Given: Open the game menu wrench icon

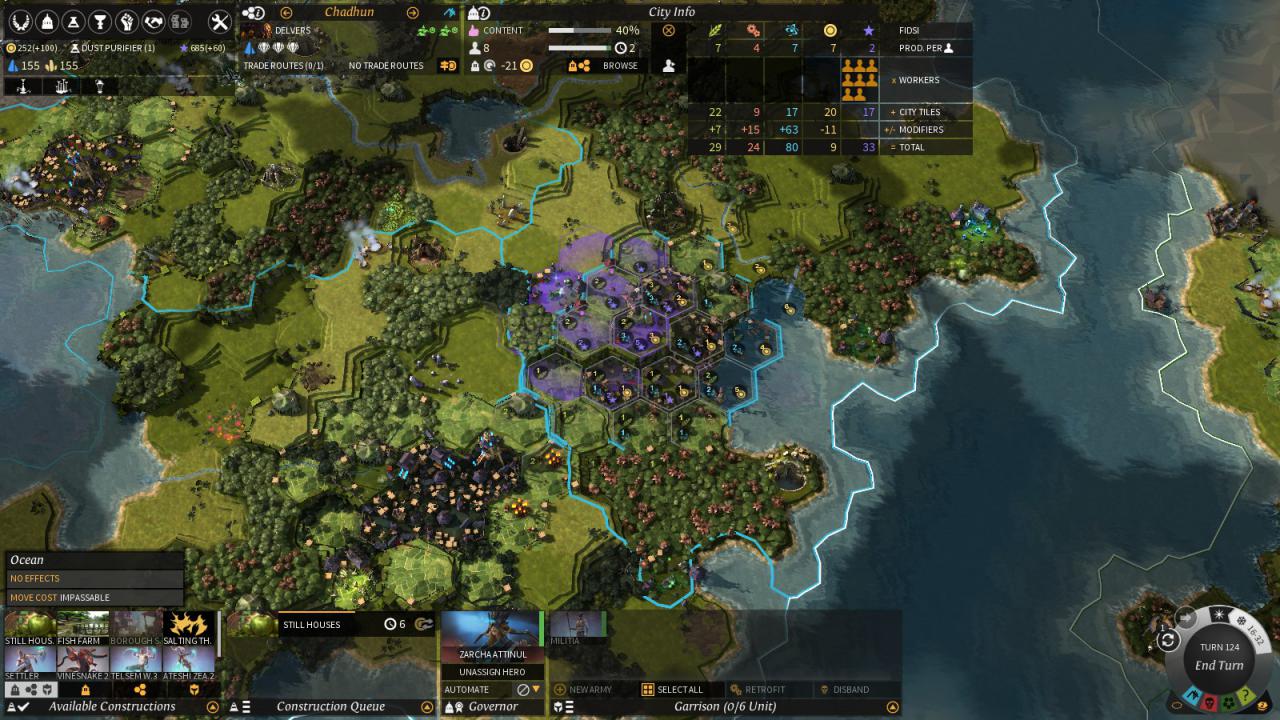Looking at the screenshot, I should point(219,21).
